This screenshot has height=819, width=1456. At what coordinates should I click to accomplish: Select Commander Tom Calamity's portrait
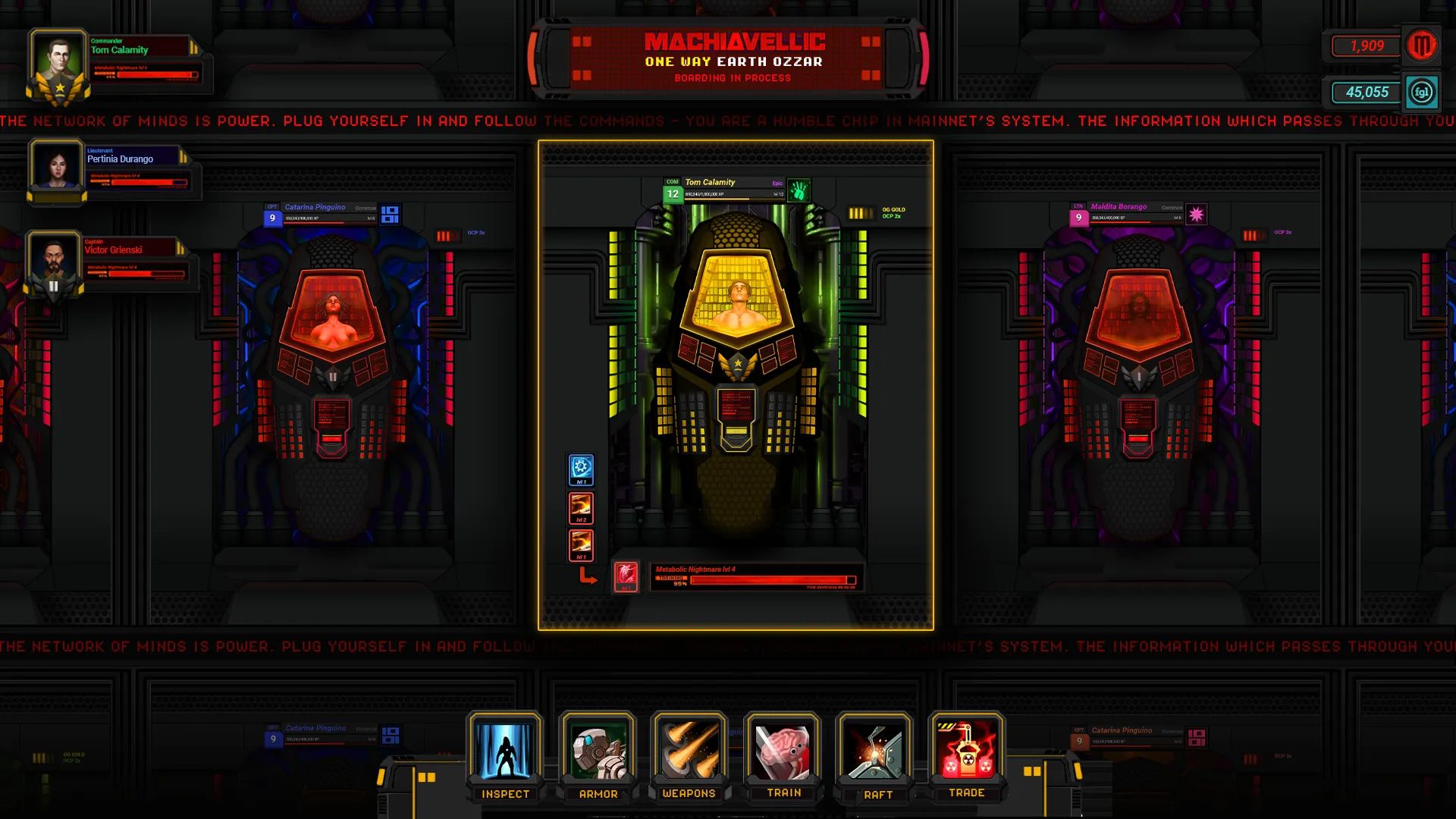58,63
